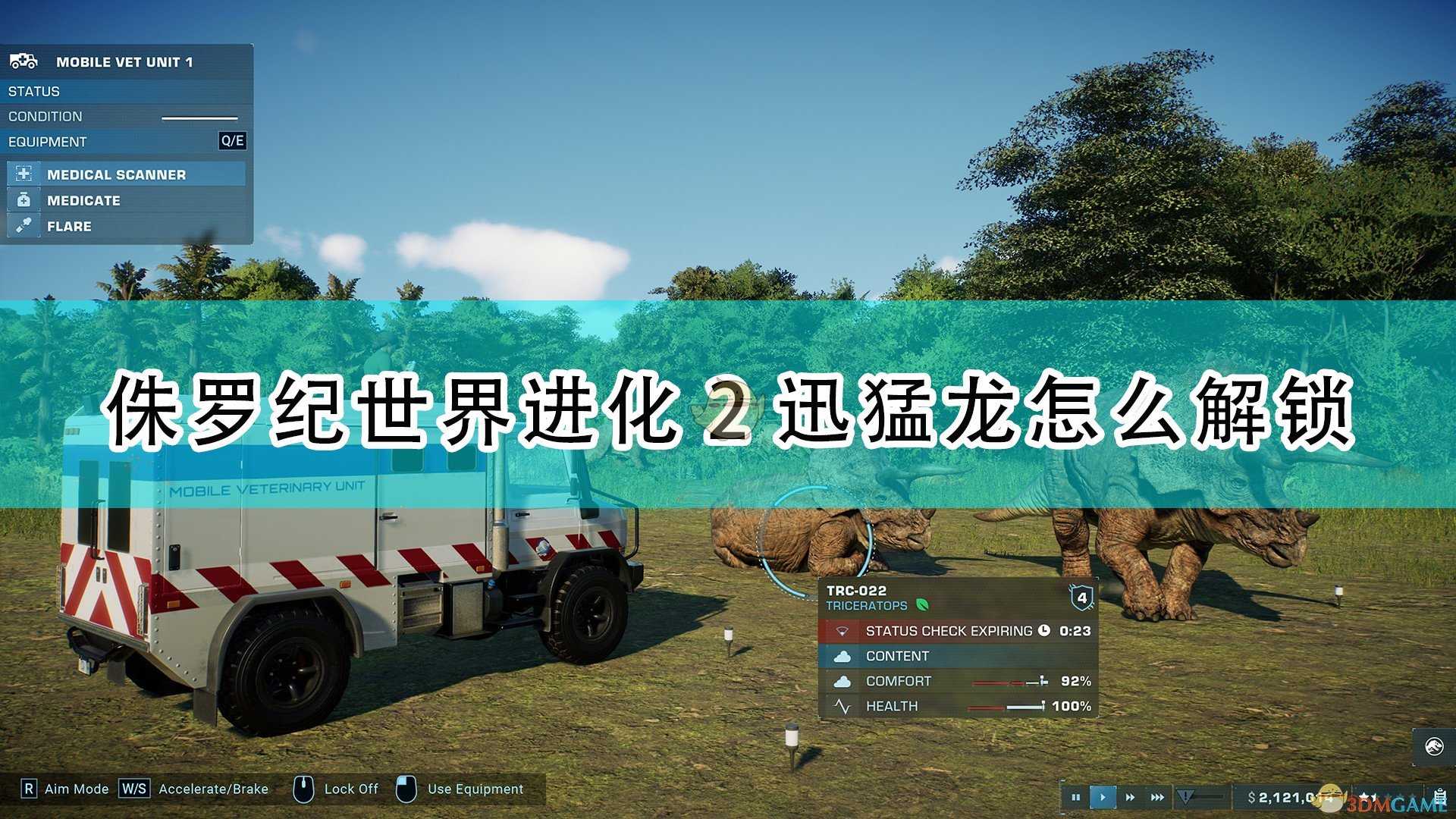Click the cloud icon next to Comfort
Viewport: 1456px width, 819px height.
click(x=843, y=681)
